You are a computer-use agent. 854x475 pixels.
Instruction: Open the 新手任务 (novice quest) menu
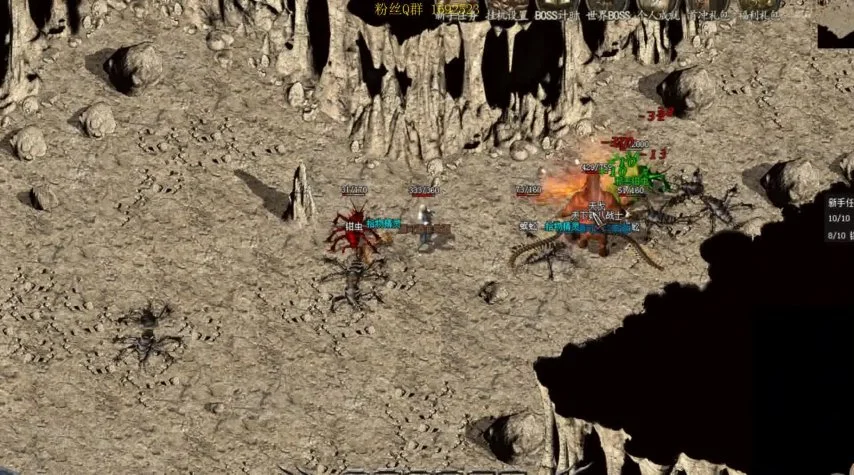tap(456, 16)
